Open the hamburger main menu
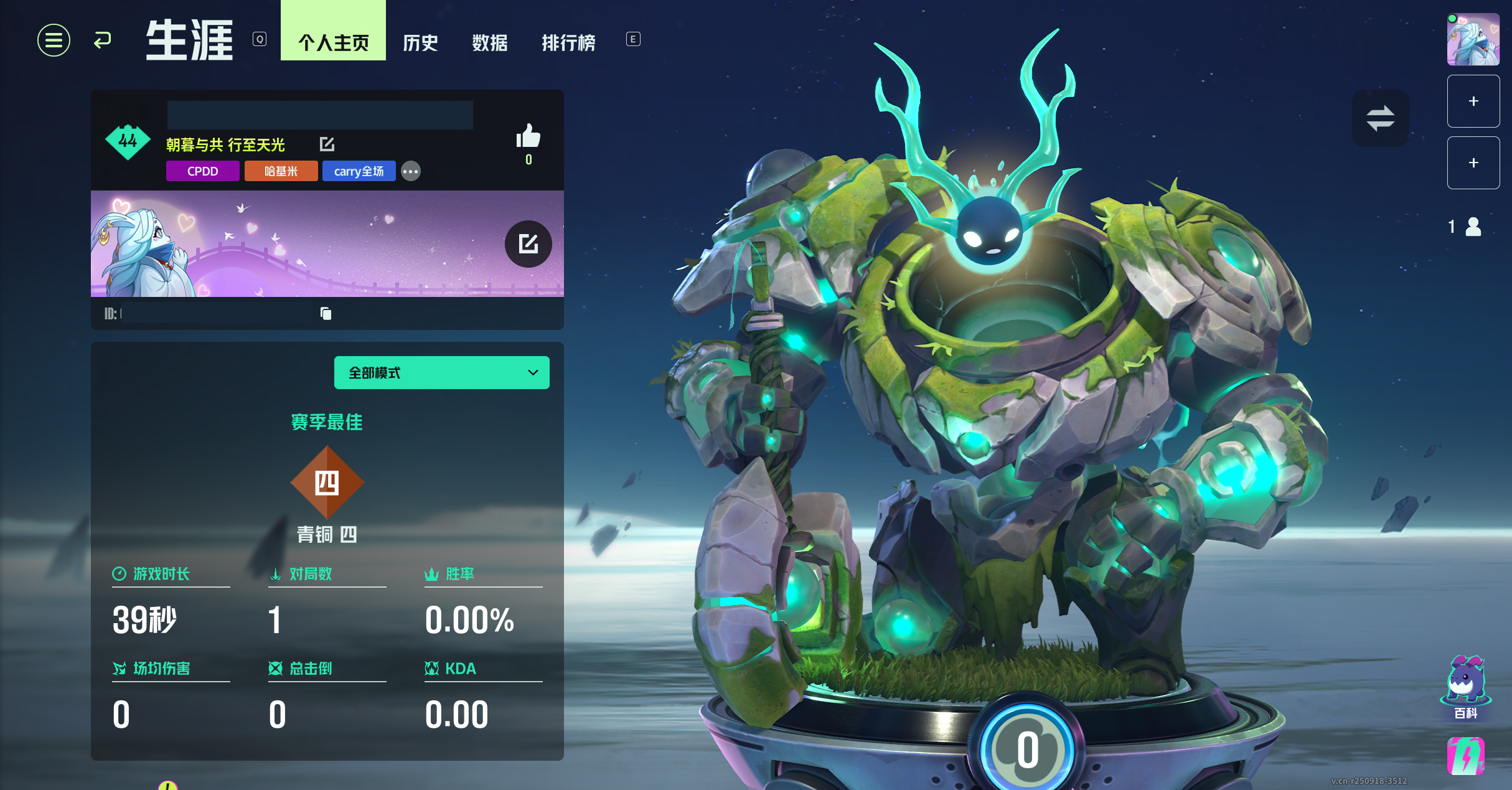The width and height of the screenshot is (1512, 790). tap(54, 40)
